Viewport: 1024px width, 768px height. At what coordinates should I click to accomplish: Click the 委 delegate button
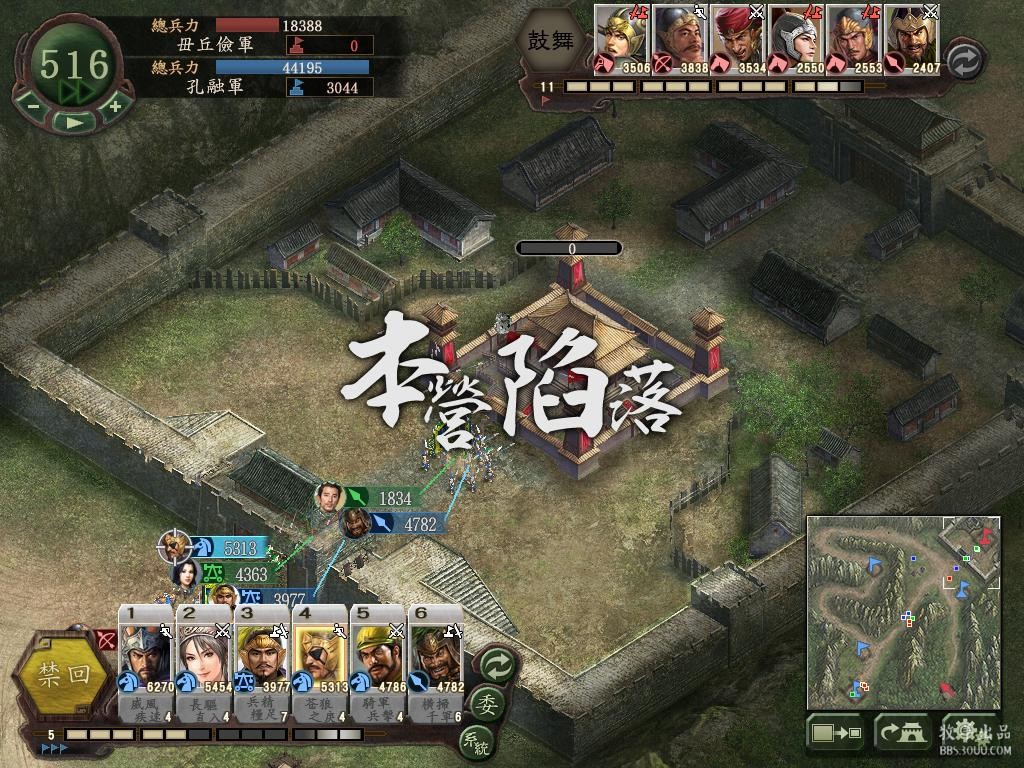(x=488, y=702)
